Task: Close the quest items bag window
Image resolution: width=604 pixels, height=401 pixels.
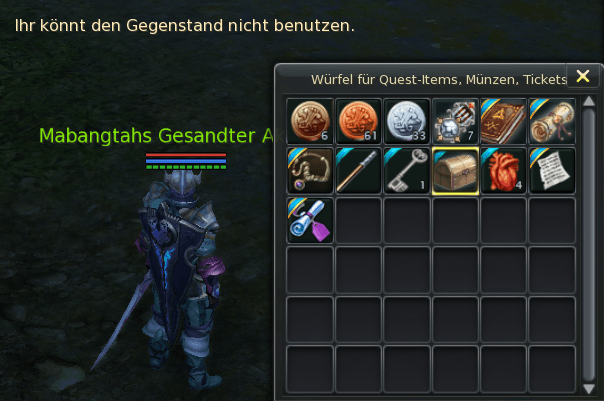Action: 583,76
